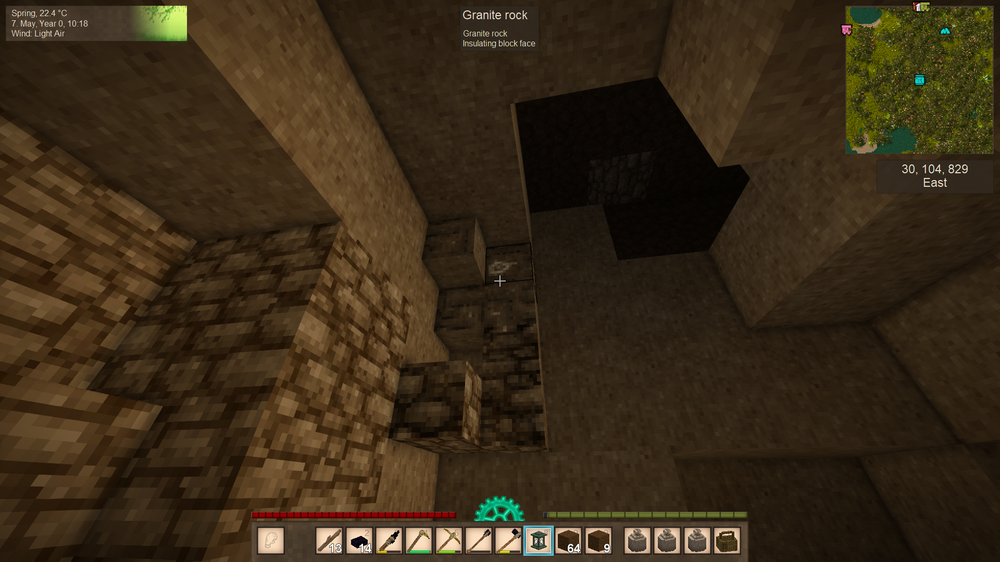Click the pink waypoint marker on the minimap
1000x562 pixels.
(x=847, y=30)
